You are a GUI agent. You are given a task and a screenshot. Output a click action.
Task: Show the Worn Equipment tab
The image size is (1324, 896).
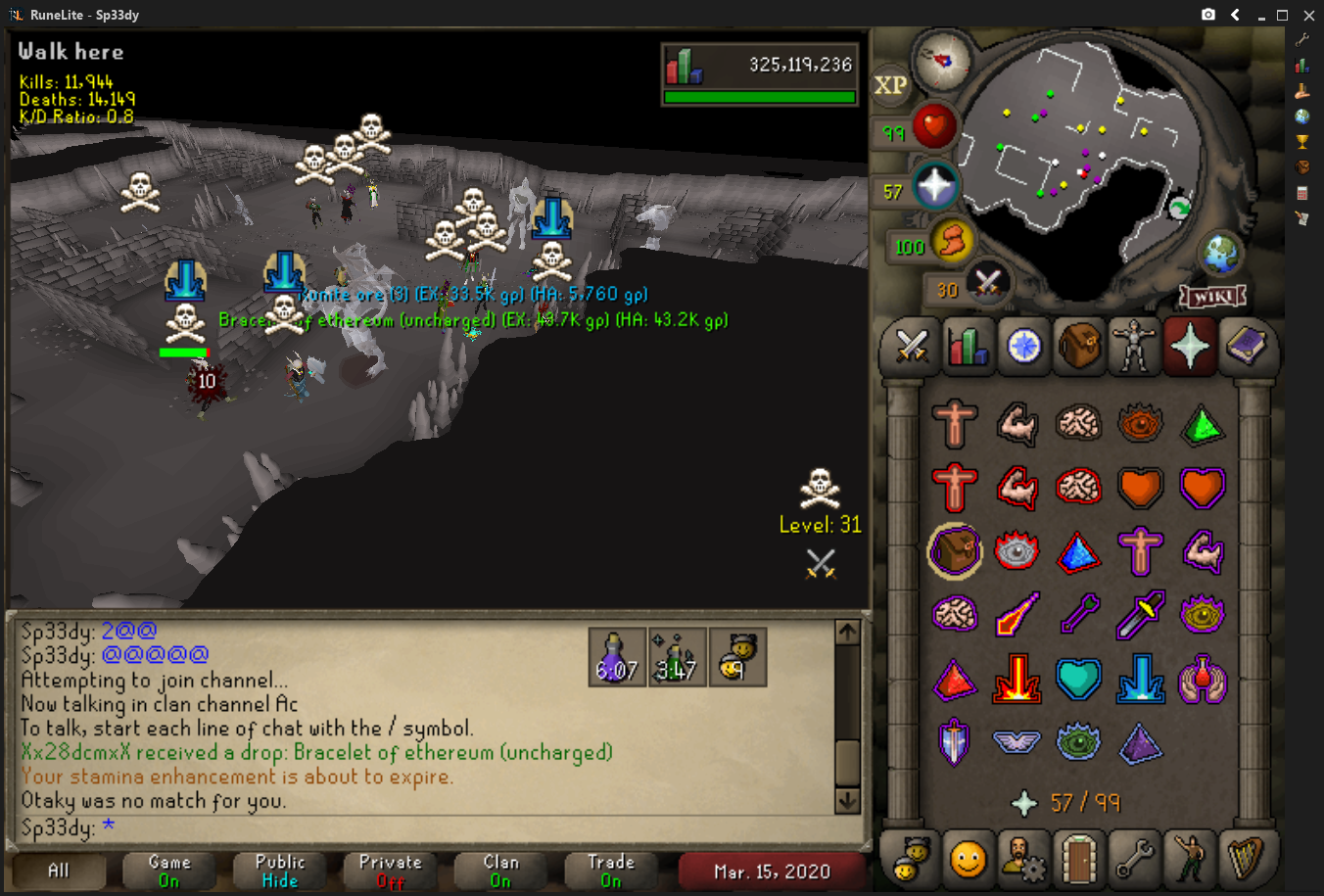click(1133, 347)
